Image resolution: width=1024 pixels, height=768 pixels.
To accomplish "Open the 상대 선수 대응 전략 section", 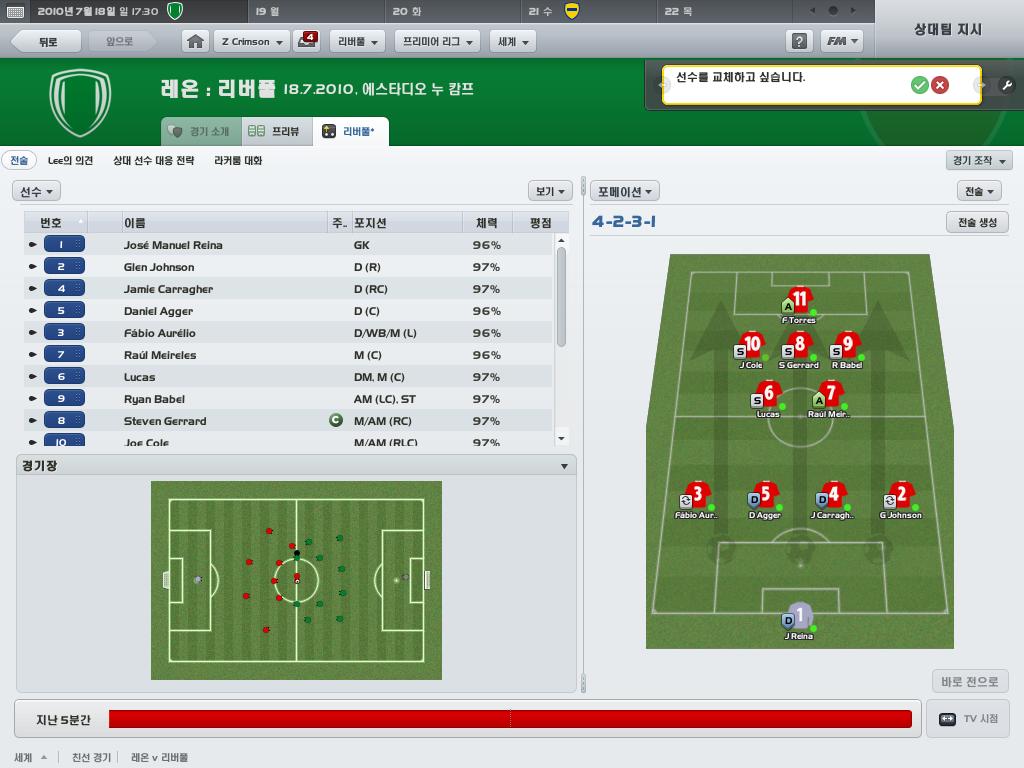I will pyautogui.click(x=153, y=160).
